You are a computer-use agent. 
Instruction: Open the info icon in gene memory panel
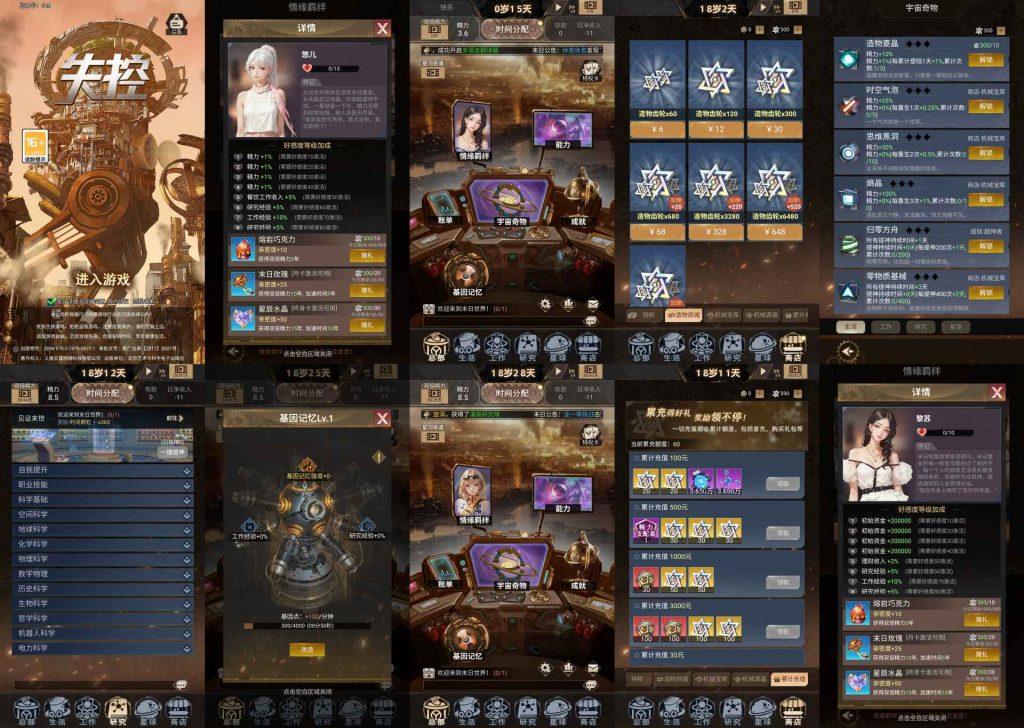378,456
